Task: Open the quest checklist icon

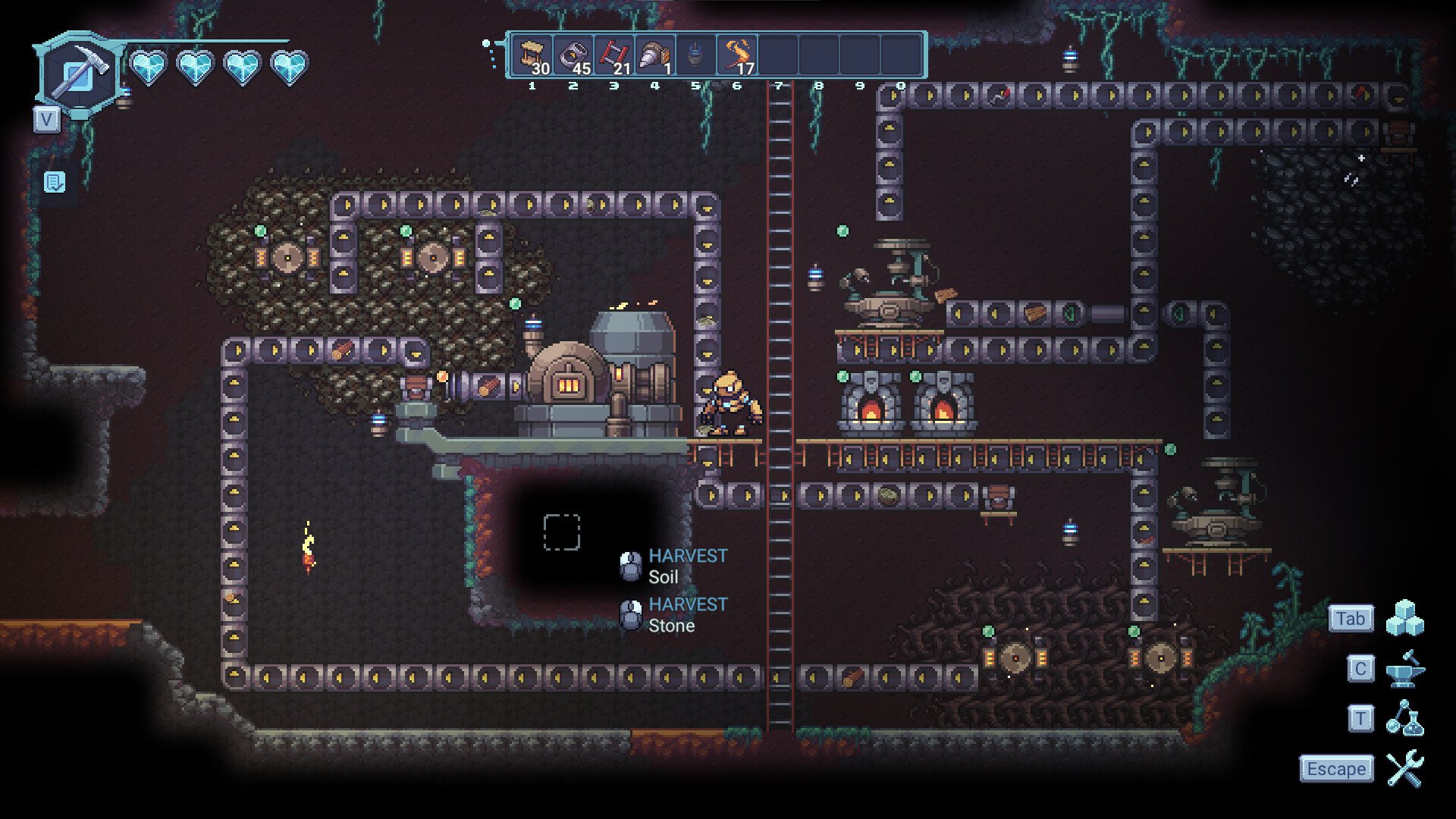Action: pyautogui.click(x=55, y=182)
